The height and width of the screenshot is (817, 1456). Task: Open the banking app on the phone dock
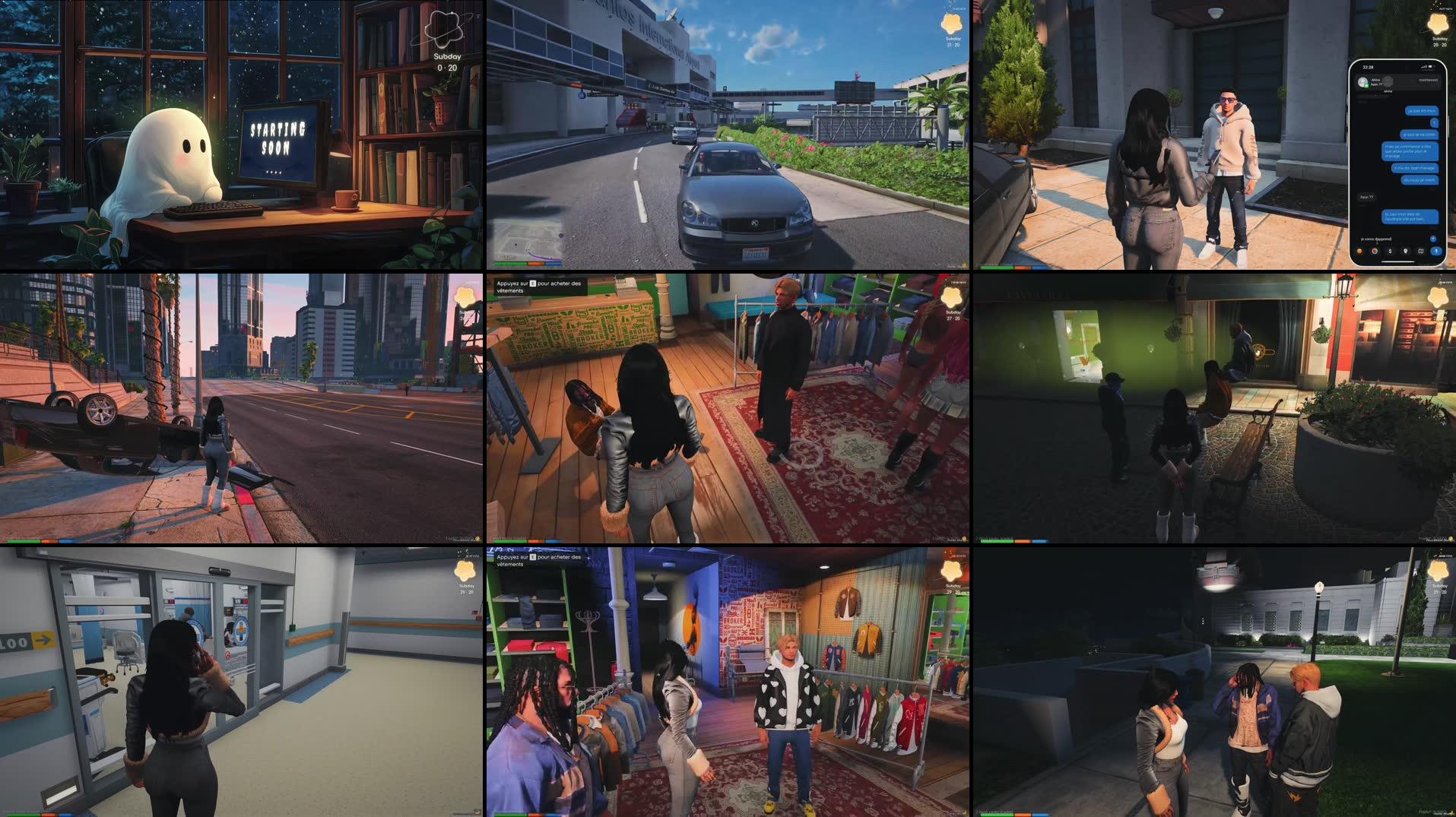click(x=1388, y=251)
